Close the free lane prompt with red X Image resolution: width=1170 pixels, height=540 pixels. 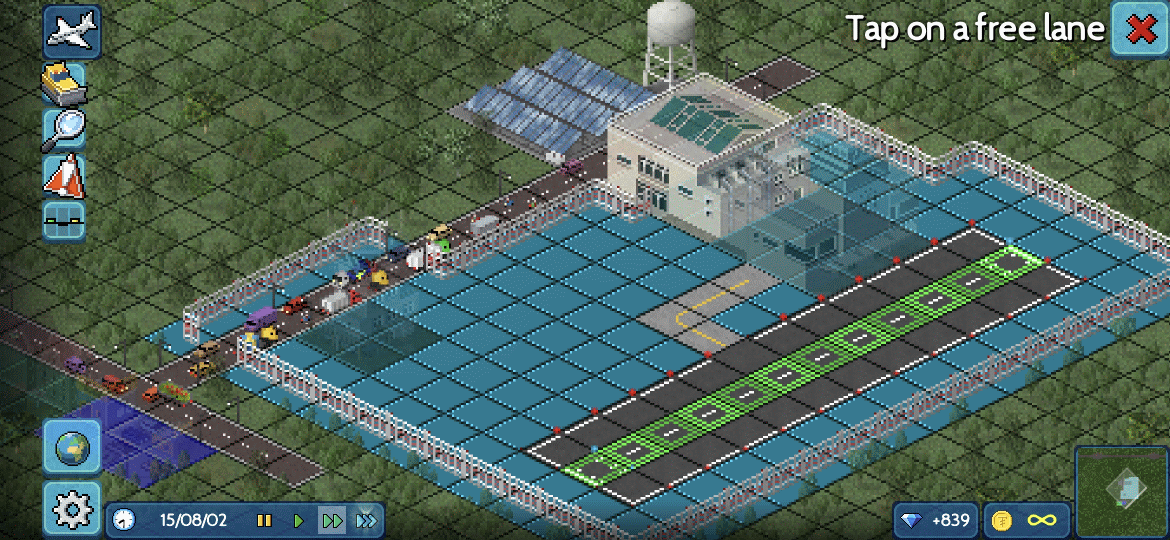pyautogui.click(x=1140, y=30)
